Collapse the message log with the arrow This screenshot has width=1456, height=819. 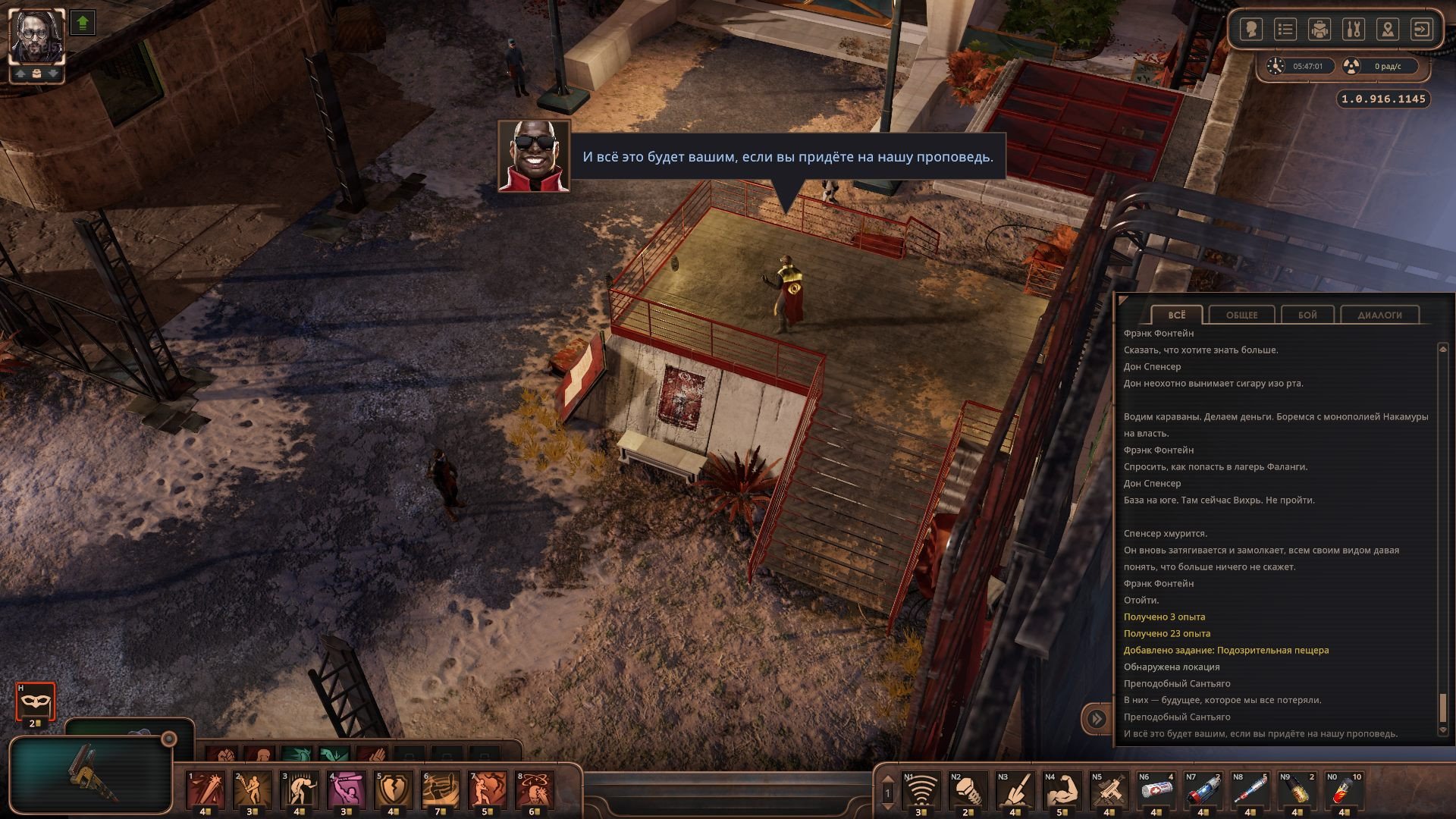click(1097, 718)
